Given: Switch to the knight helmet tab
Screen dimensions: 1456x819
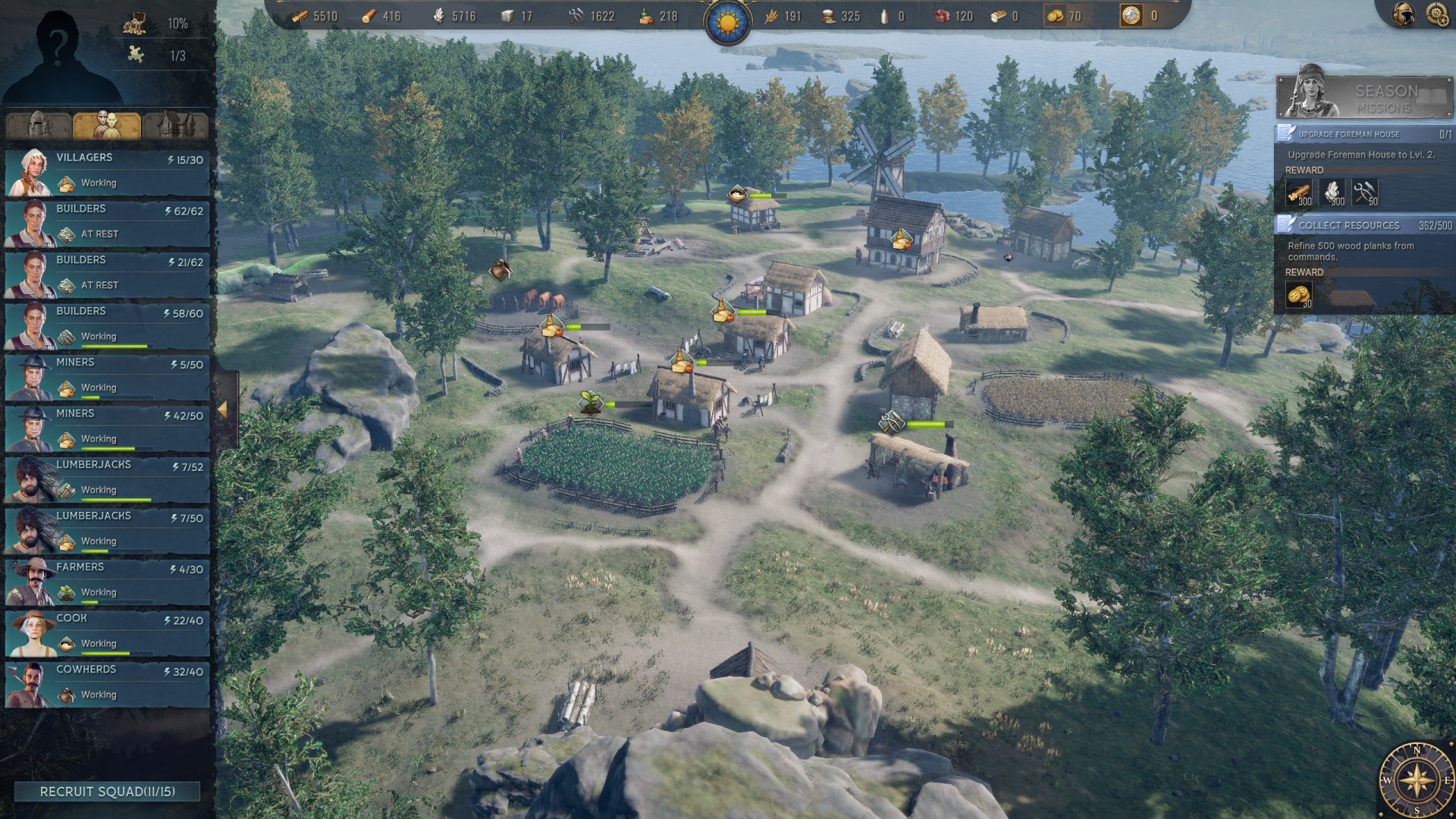Looking at the screenshot, I should [x=39, y=125].
